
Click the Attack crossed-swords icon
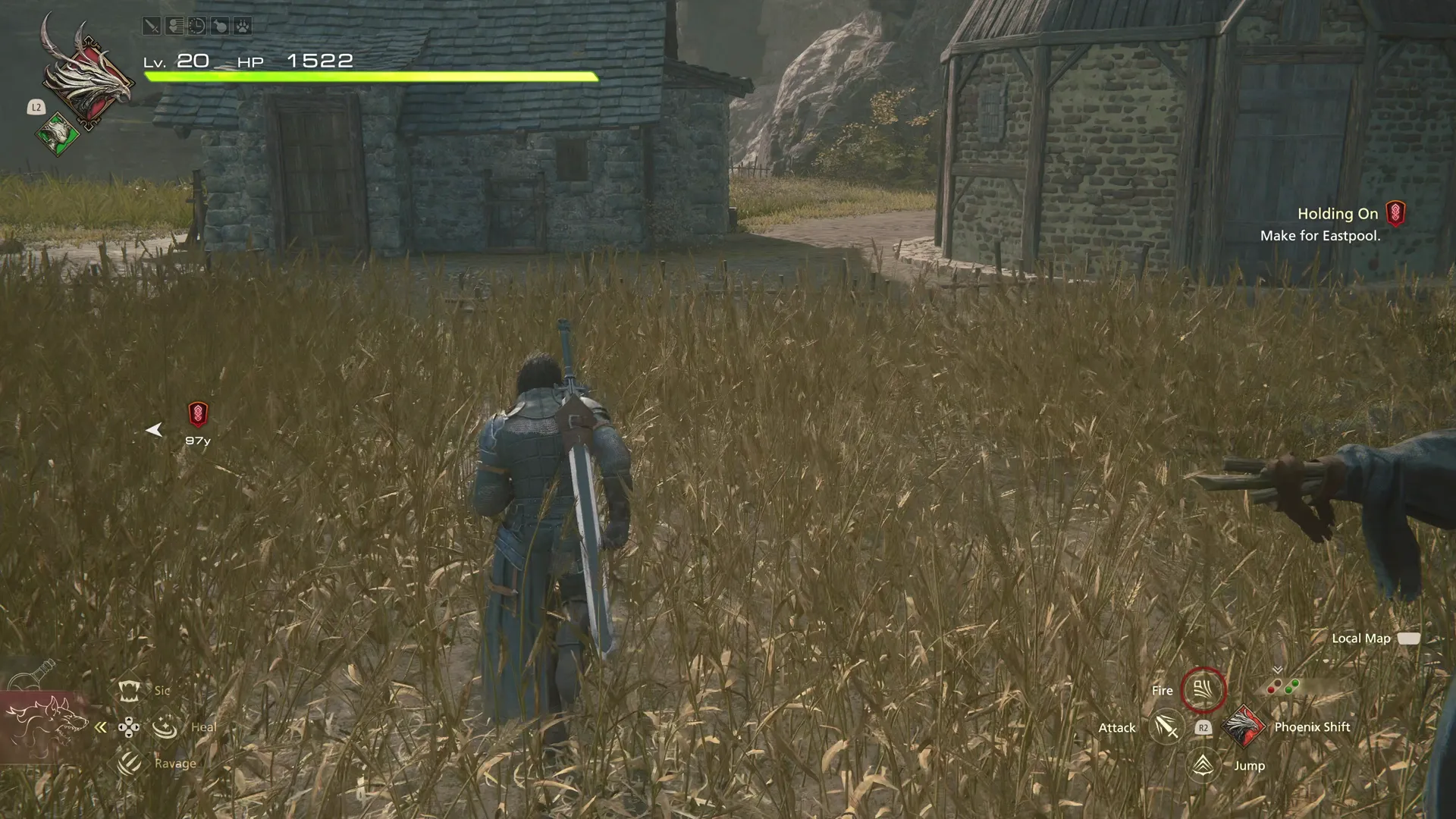tap(1166, 729)
